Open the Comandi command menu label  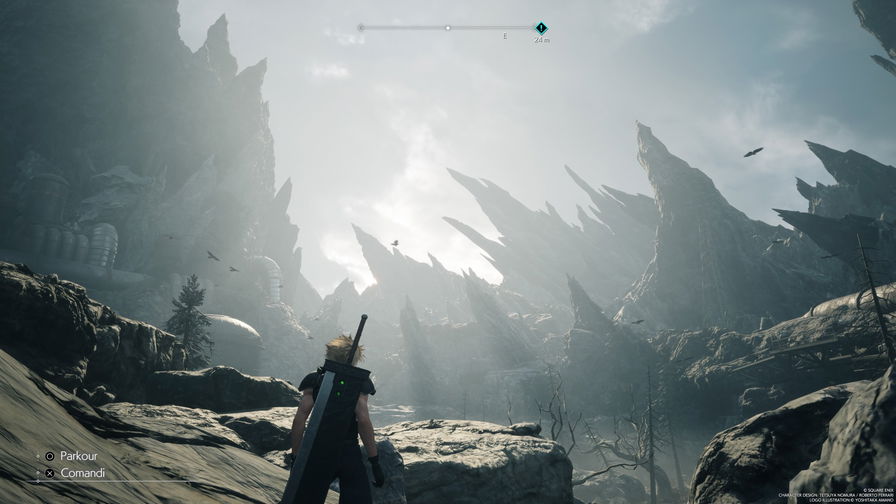pyautogui.click(x=82, y=473)
